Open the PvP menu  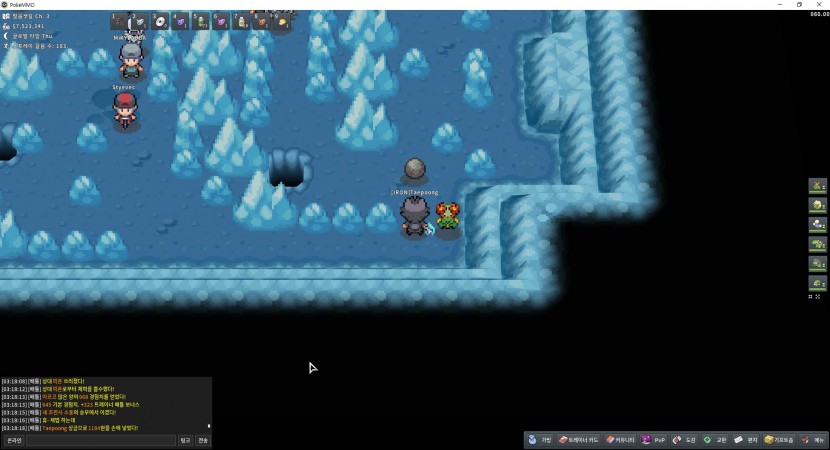[653, 440]
